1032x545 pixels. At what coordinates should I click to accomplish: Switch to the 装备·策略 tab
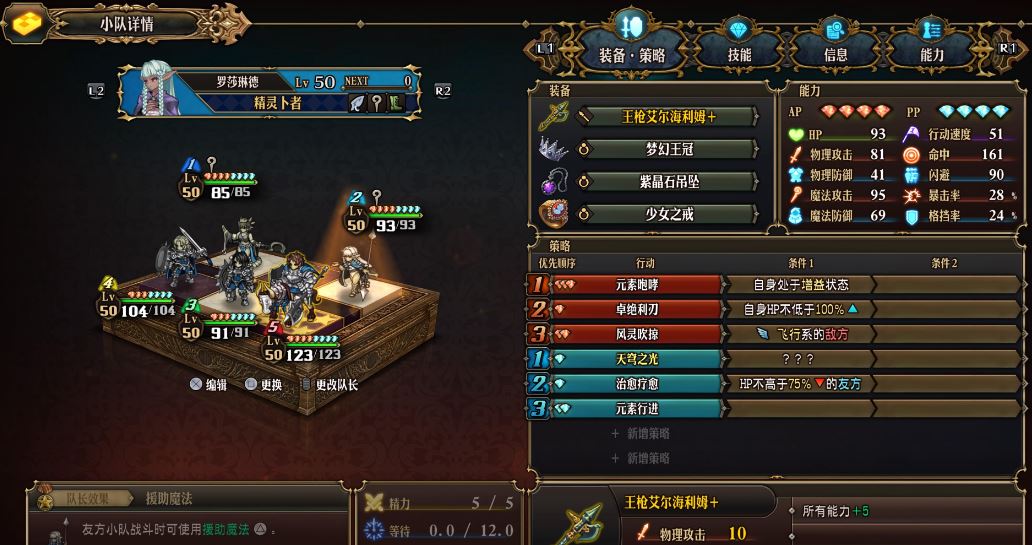[x=632, y=54]
